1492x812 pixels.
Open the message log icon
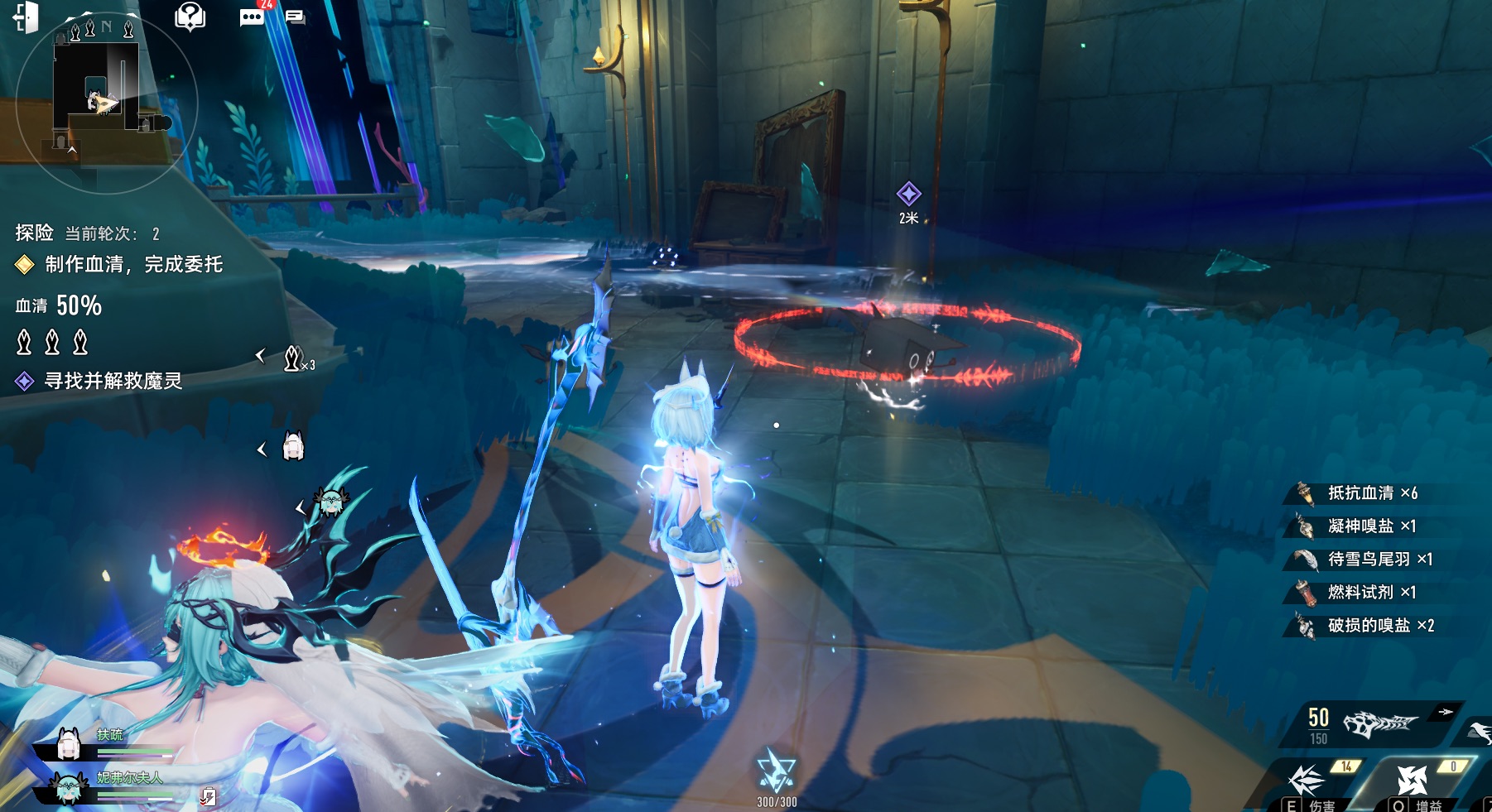tap(295, 17)
